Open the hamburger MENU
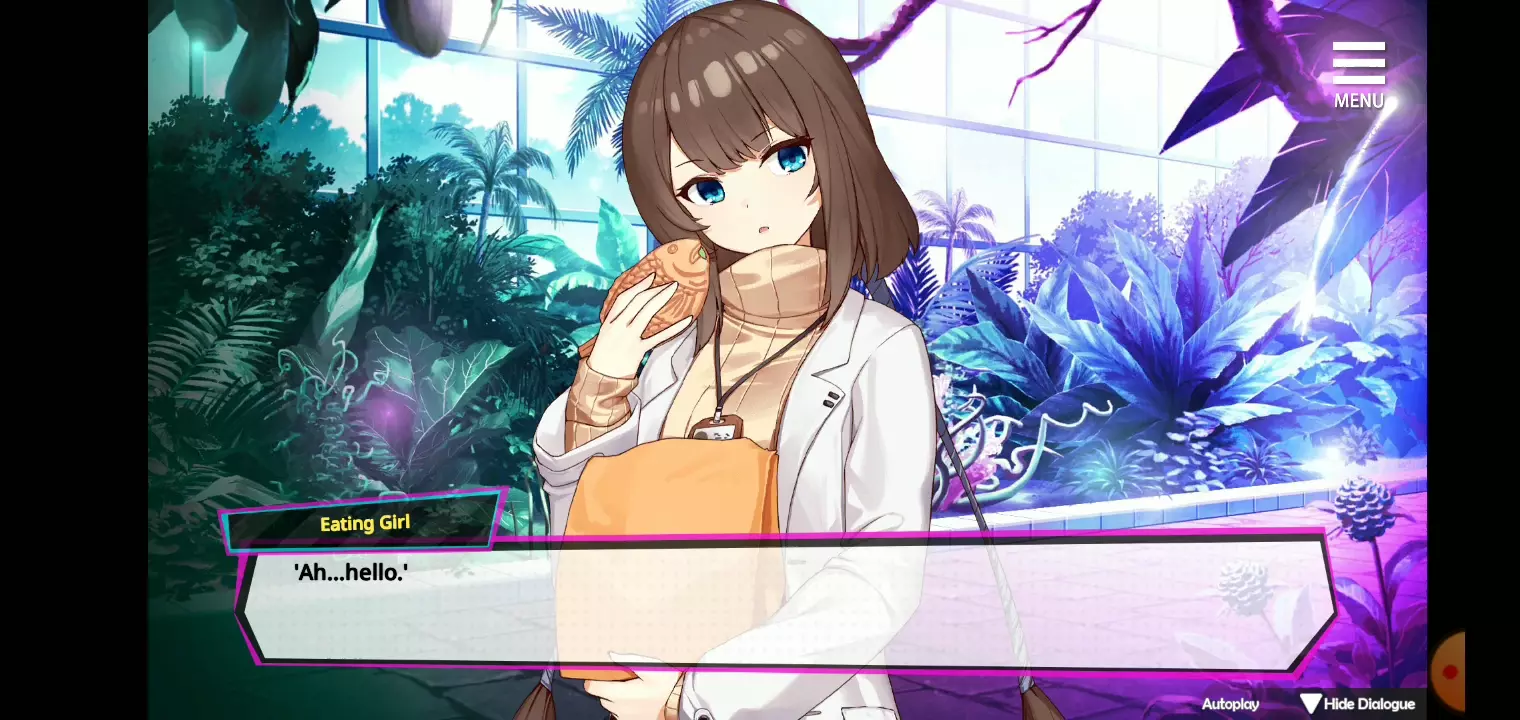 [x=1358, y=73]
